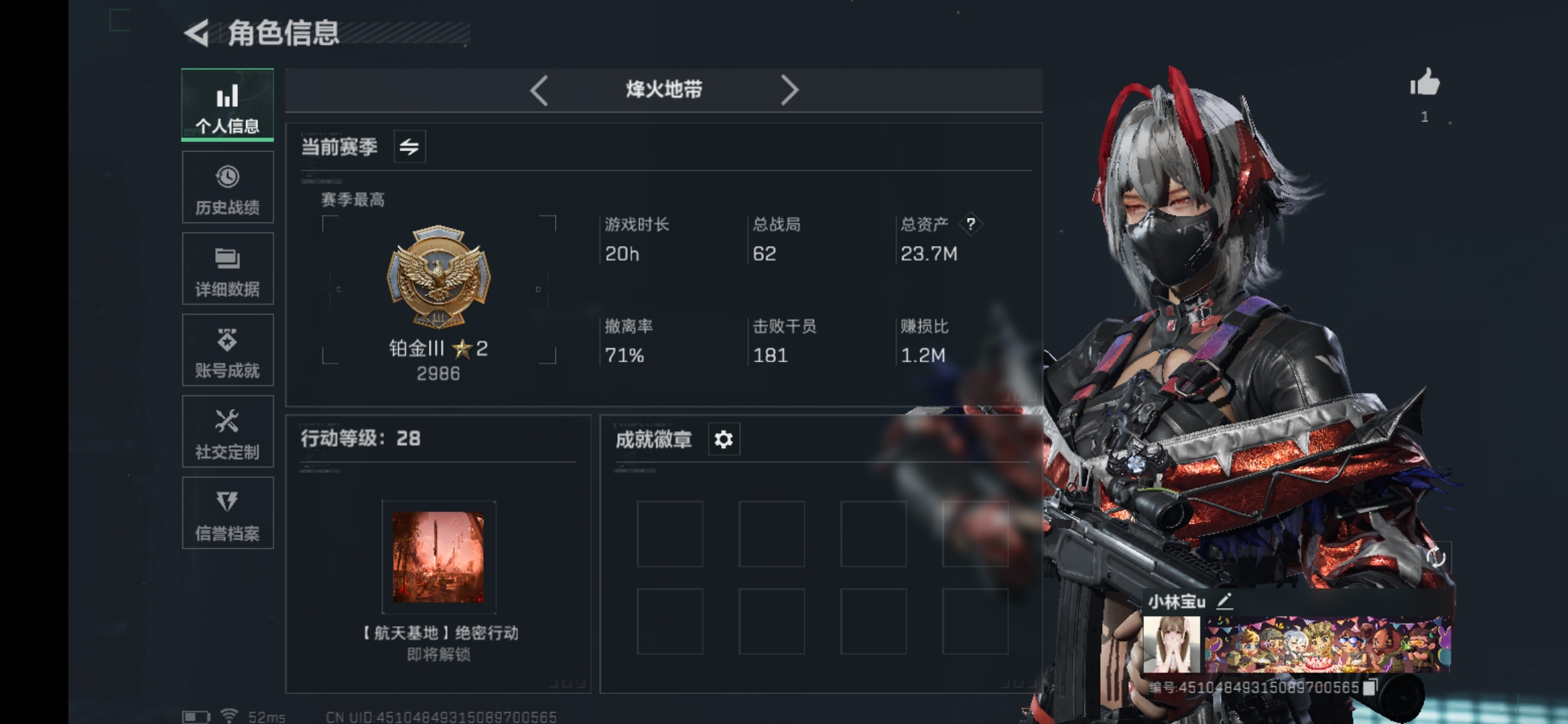The width and height of the screenshot is (1568, 724).
Task: Open the 详细数据 sidebar panel
Action: [228, 268]
